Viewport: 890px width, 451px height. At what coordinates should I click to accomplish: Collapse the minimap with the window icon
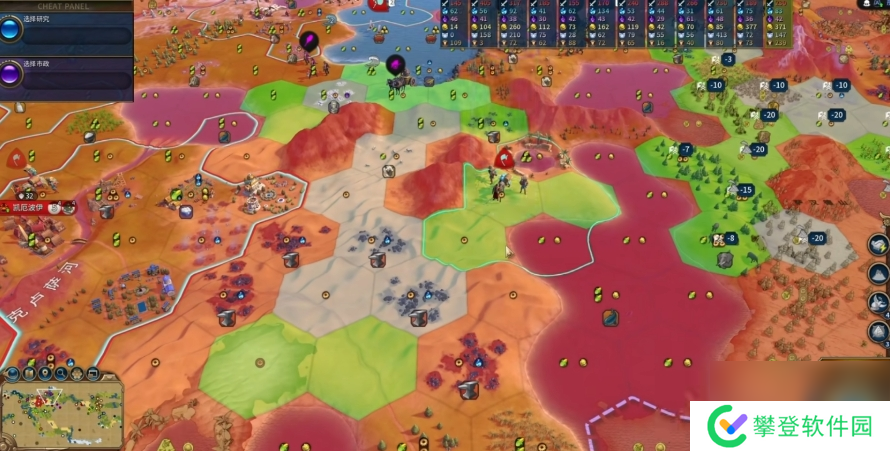click(x=92, y=374)
